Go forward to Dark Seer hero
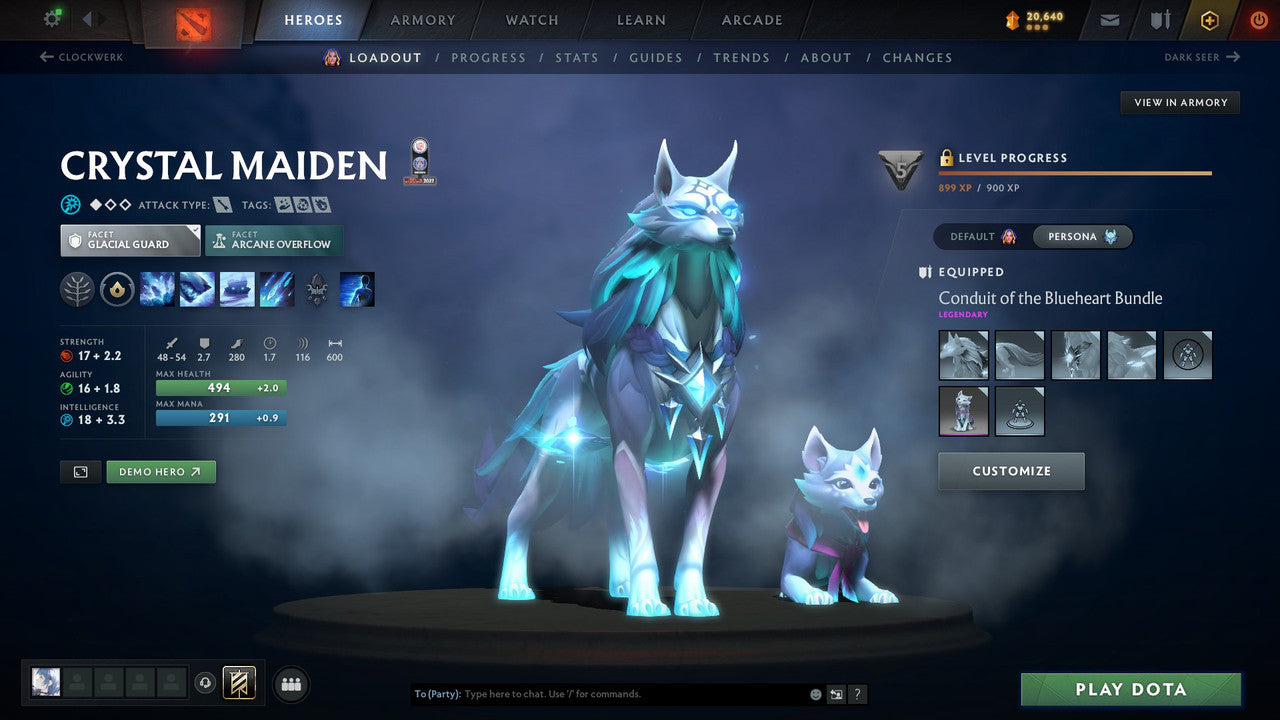The image size is (1280, 720). 1202,57
